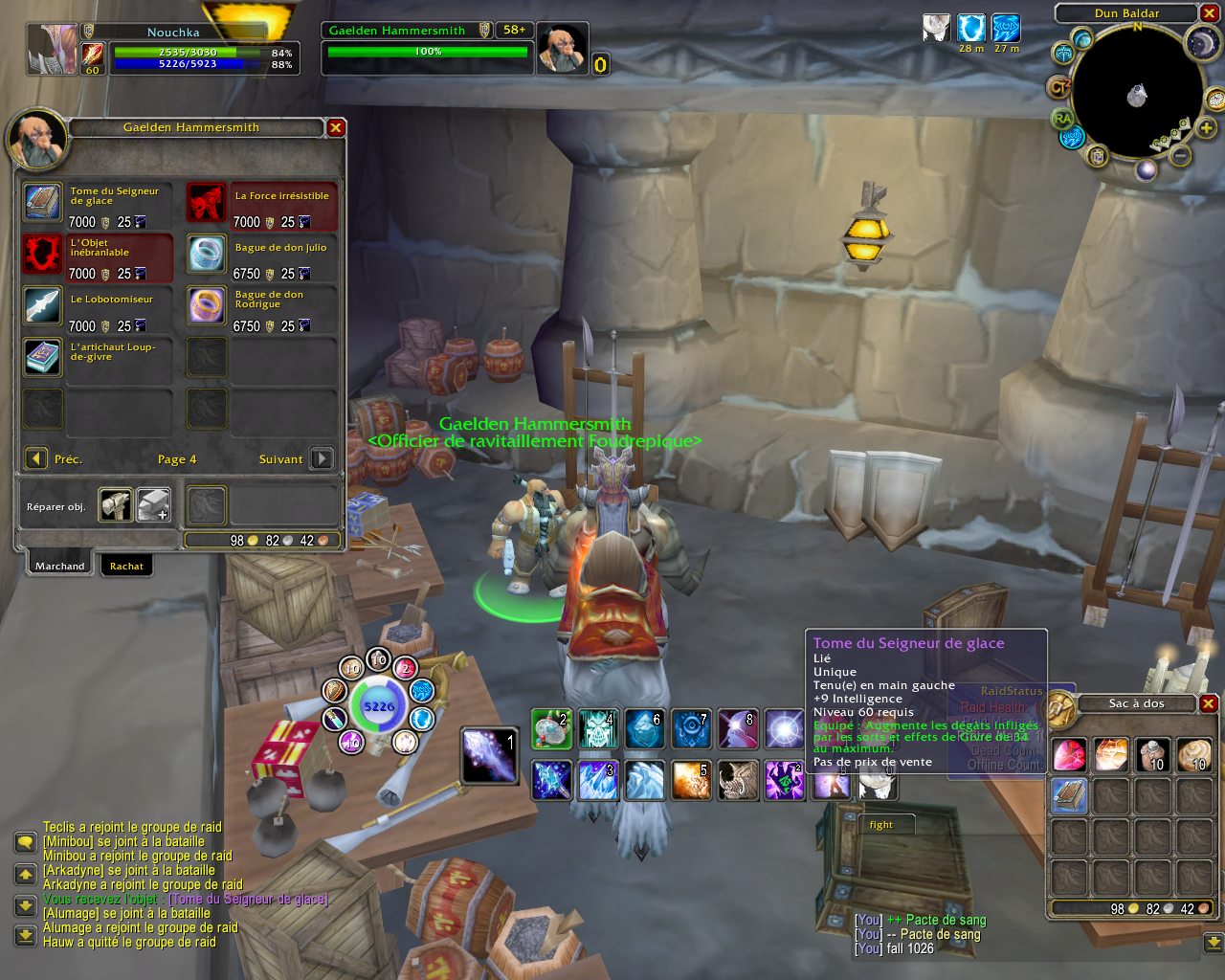Select La Force irrésistible merchant item
Screen dimensions: 1225x980
[x=206, y=203]
